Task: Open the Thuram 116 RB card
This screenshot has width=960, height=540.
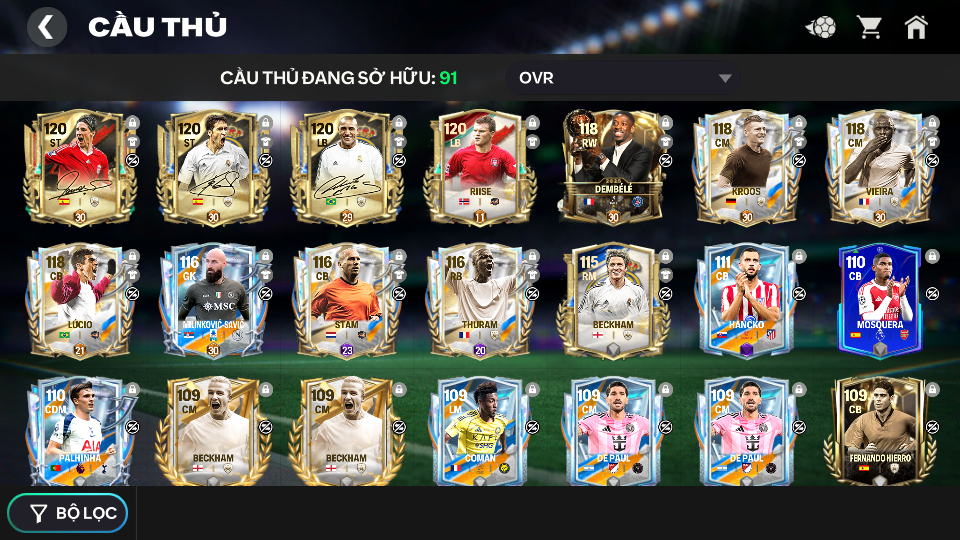Action: click(480, 300)
